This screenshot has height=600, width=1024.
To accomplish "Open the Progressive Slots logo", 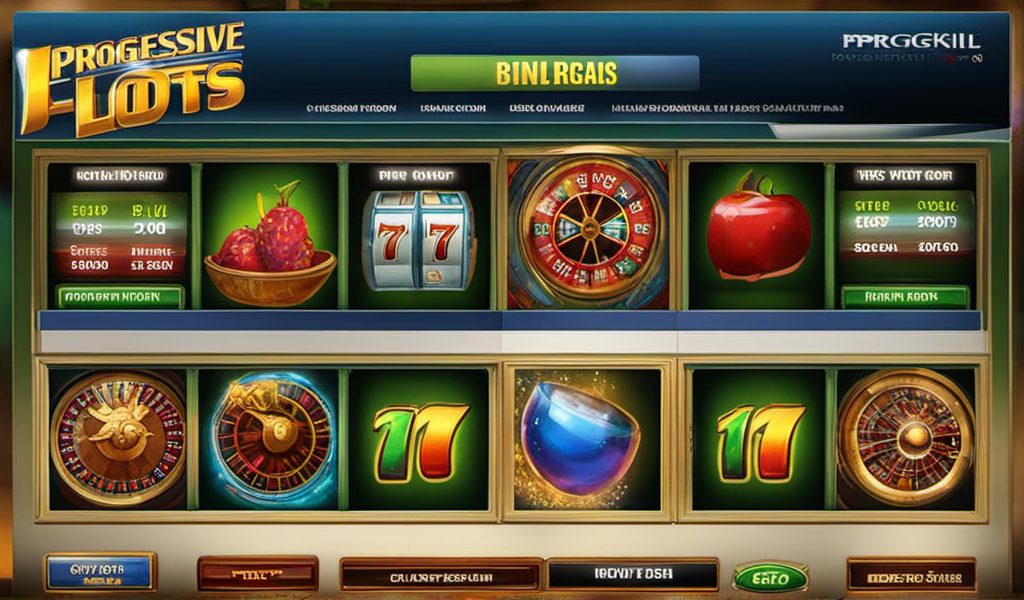I will pos(134,77).
